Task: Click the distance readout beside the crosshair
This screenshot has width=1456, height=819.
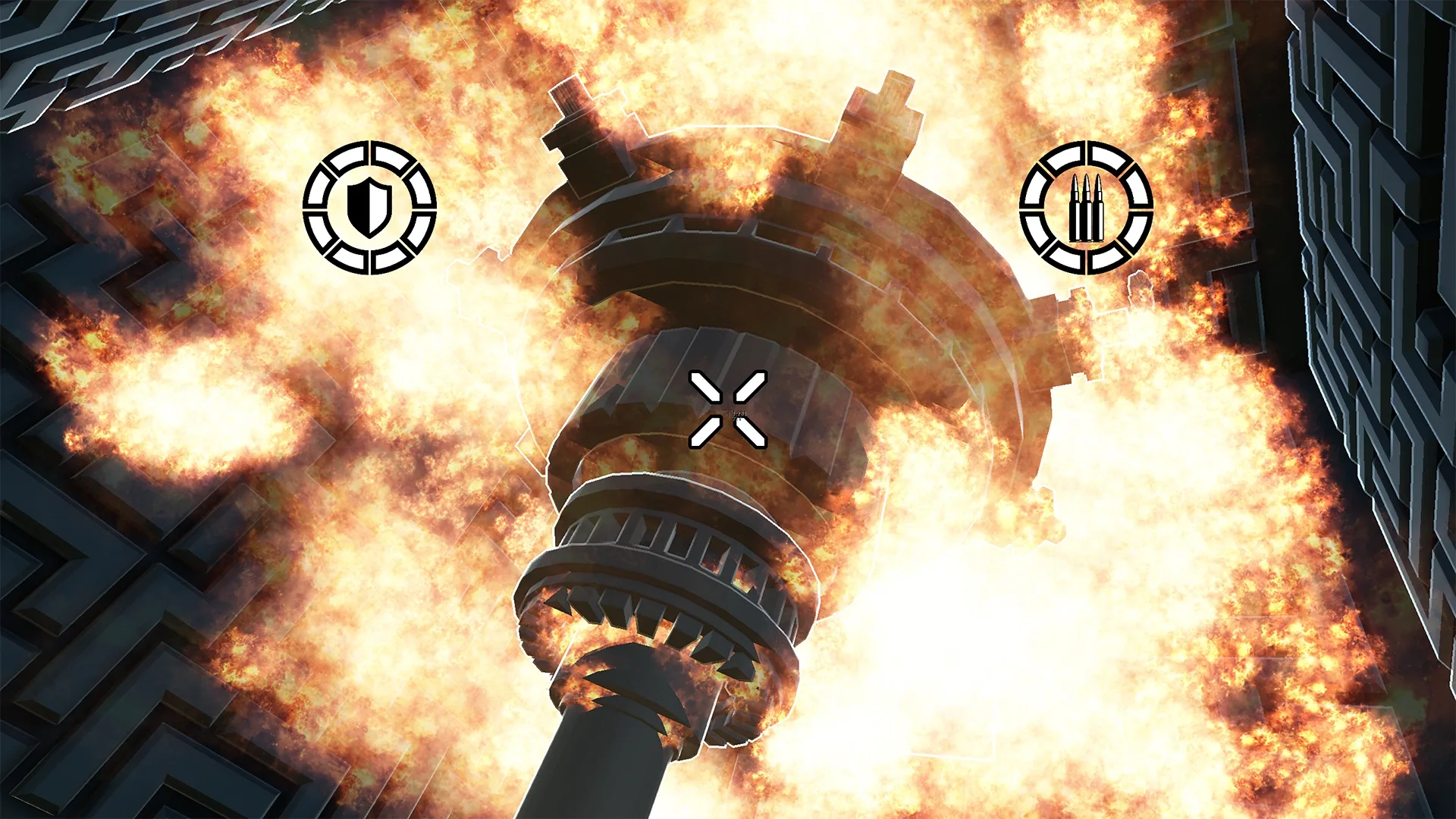Action: [739, 414]
